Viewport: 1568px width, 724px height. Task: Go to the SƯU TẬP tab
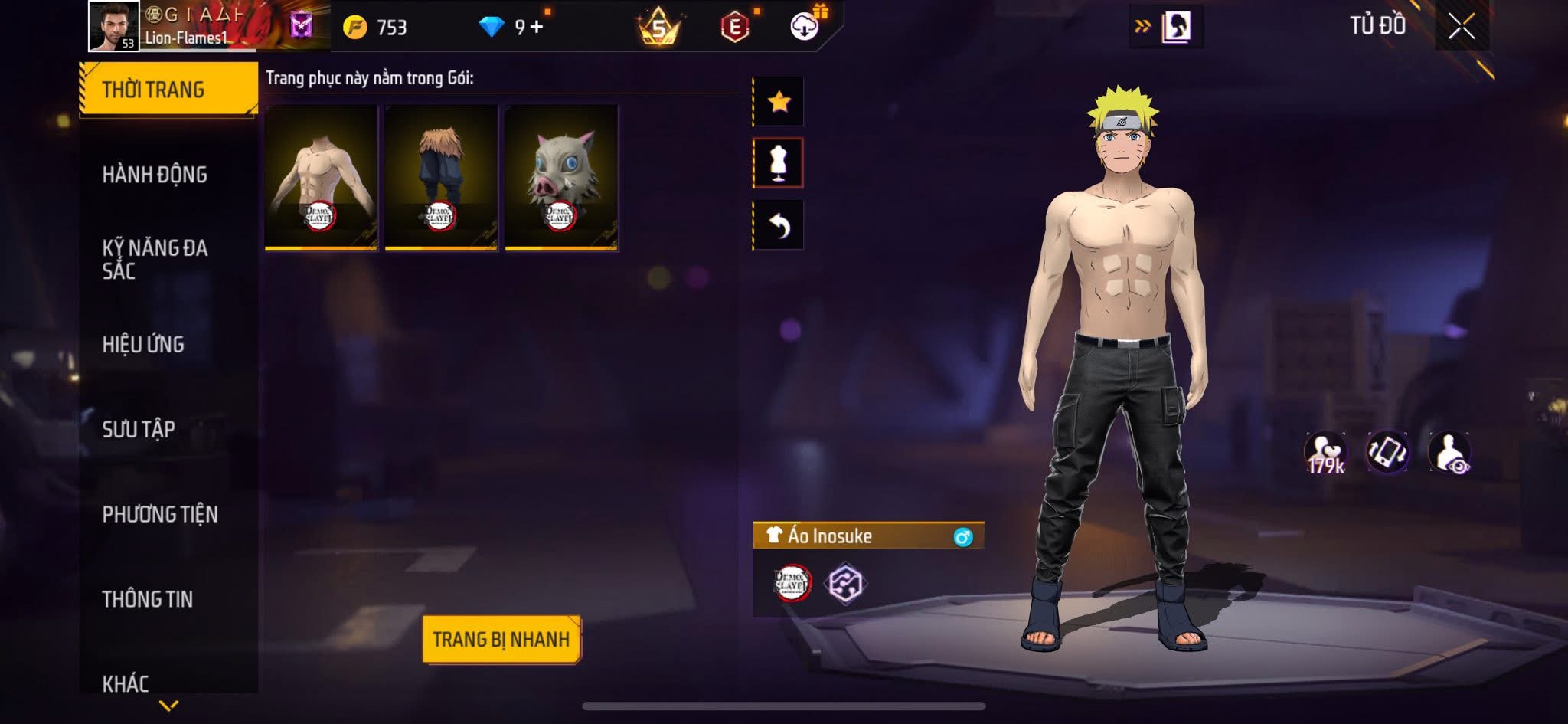[x=139, y=429]
